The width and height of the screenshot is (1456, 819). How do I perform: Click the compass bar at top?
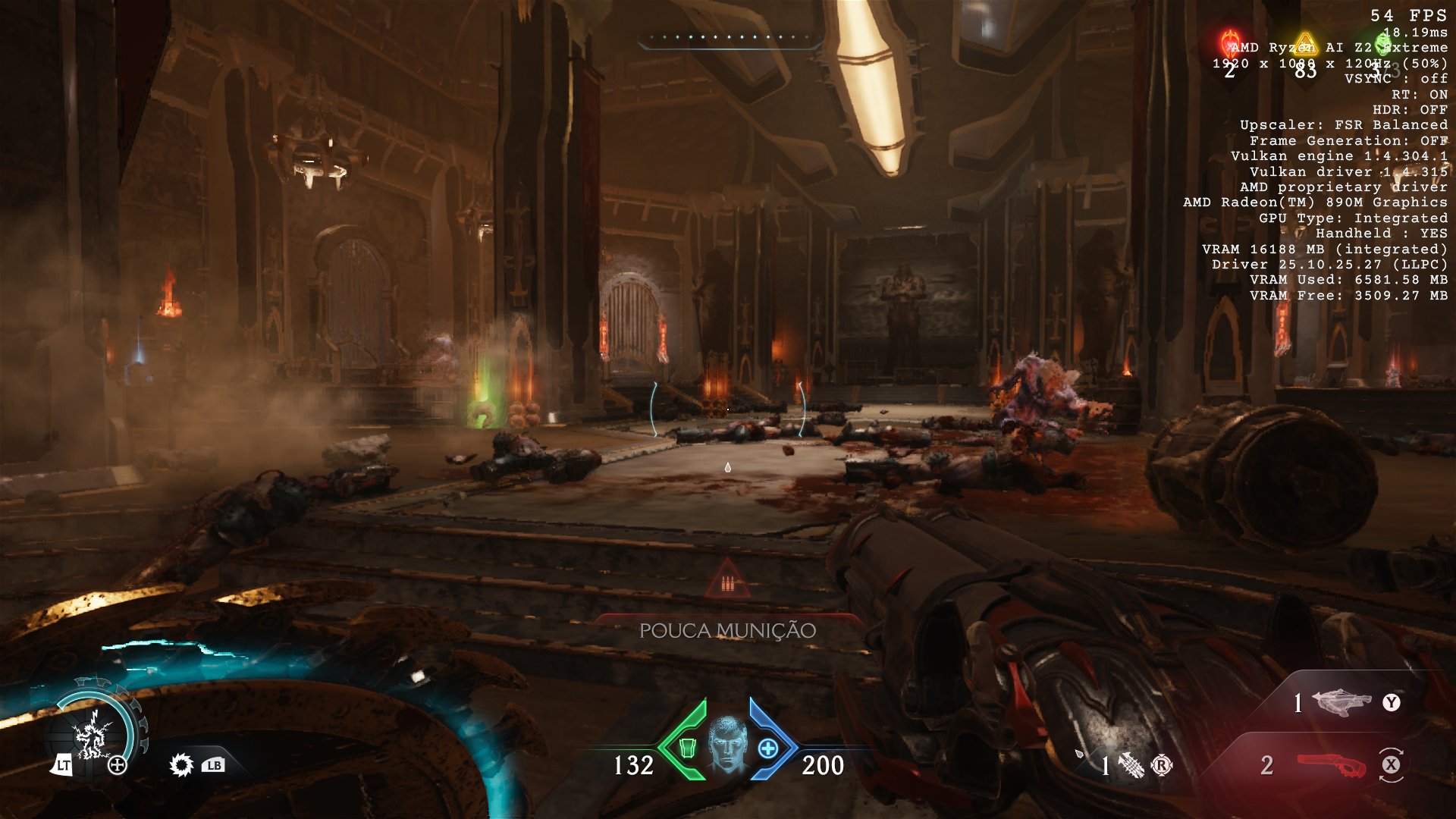(728, 38)
